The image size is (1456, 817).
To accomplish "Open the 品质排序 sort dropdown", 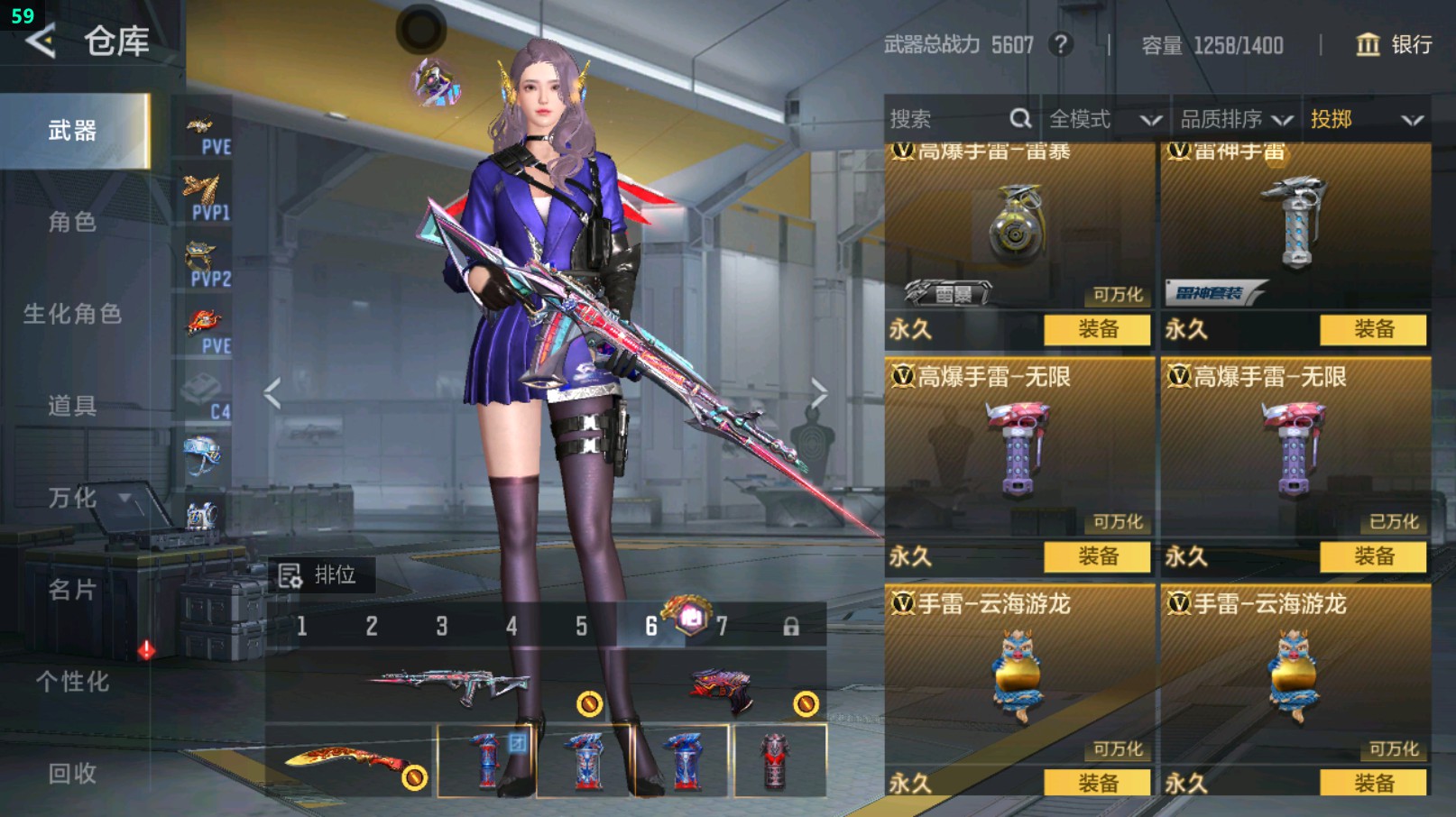I will pyautogui.click(x=1236, y=119).
